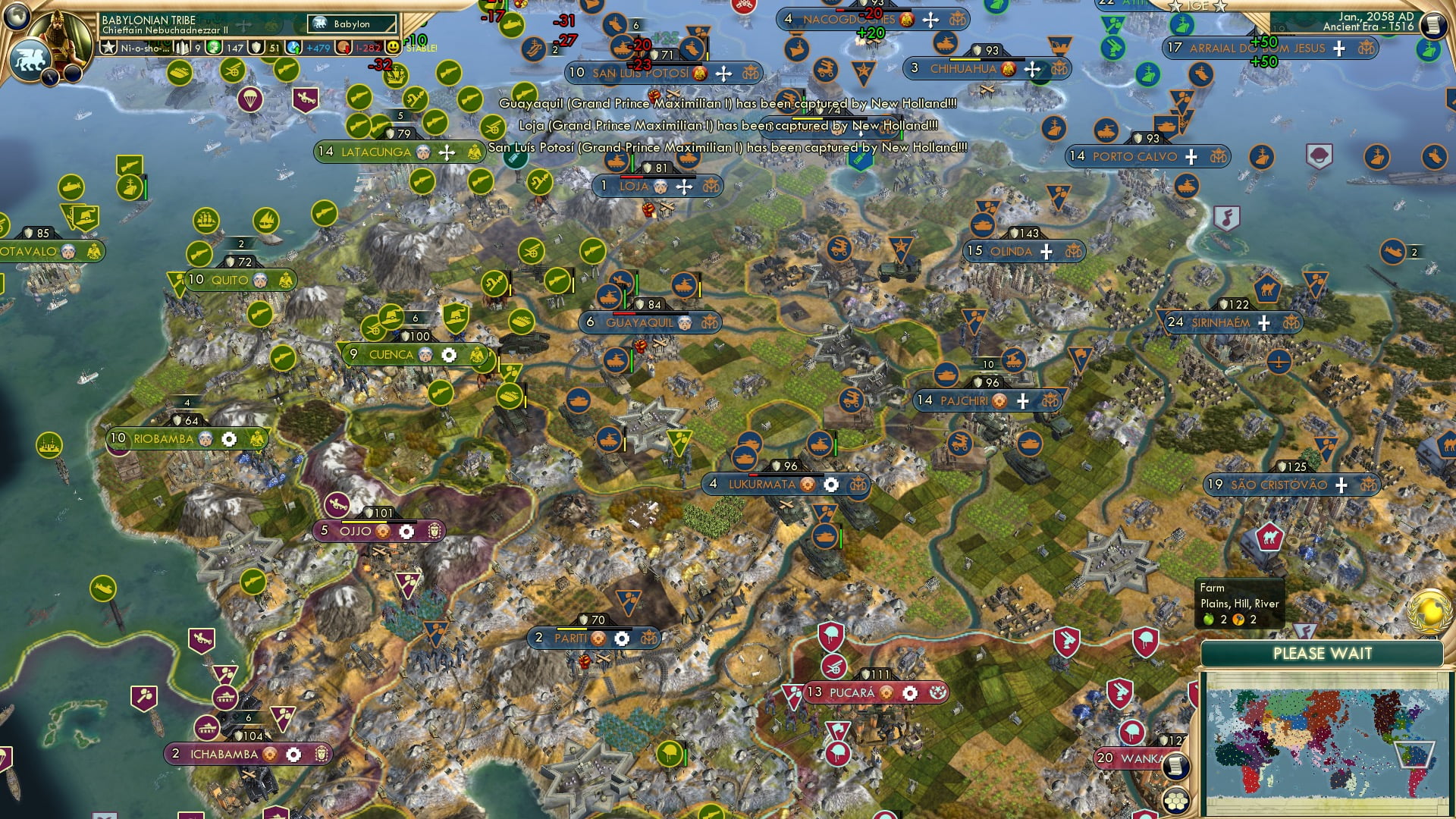1456x819 pixels.
Task: Click the blue icon showing +479
Action: click(x=293, y=49)
